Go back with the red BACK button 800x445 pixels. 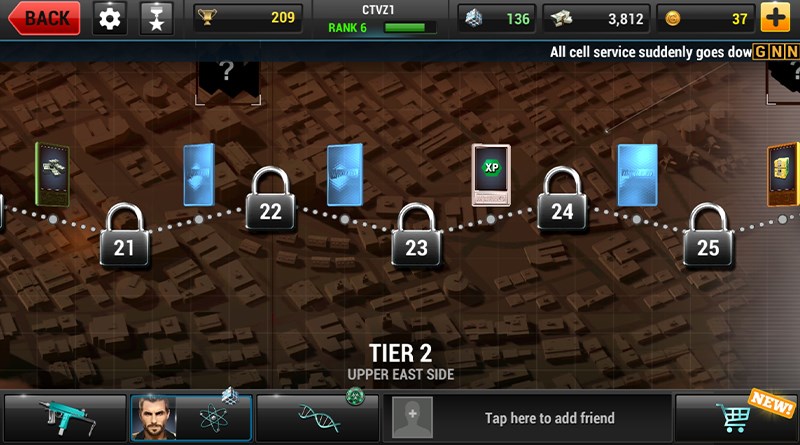(x=44, y=18)
